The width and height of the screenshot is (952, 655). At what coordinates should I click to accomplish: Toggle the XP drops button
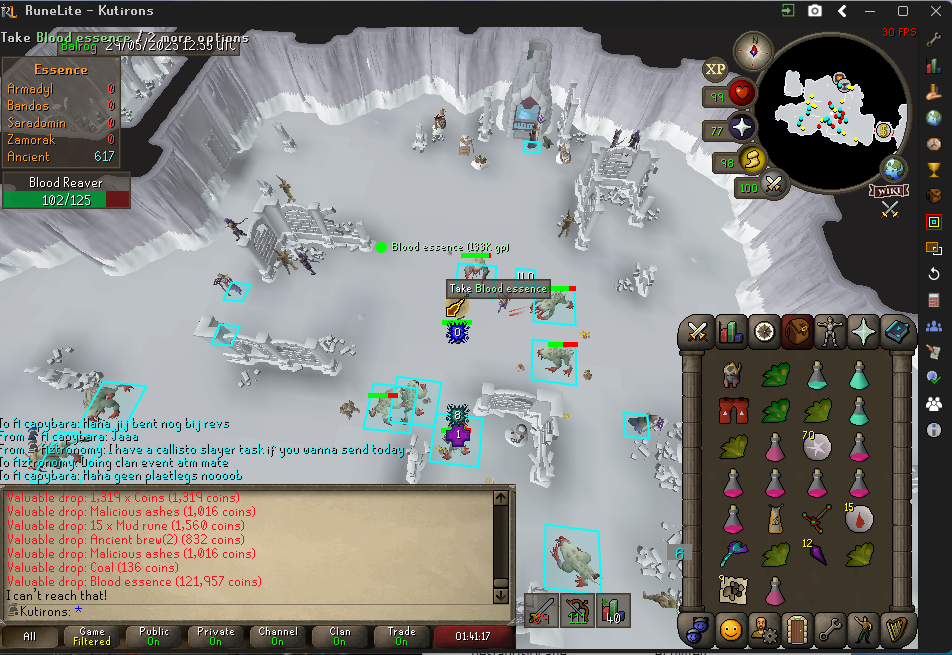[715, 69]
